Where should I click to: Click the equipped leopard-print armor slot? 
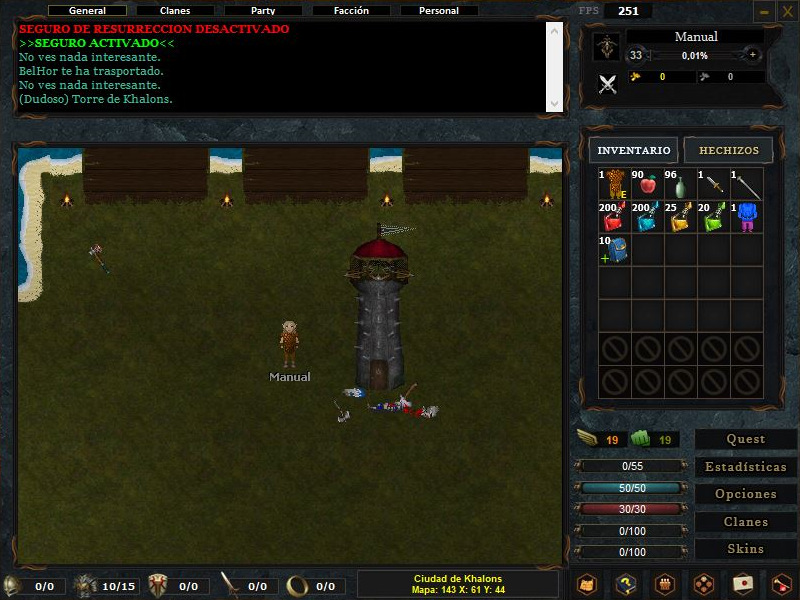tap(614, 185)
